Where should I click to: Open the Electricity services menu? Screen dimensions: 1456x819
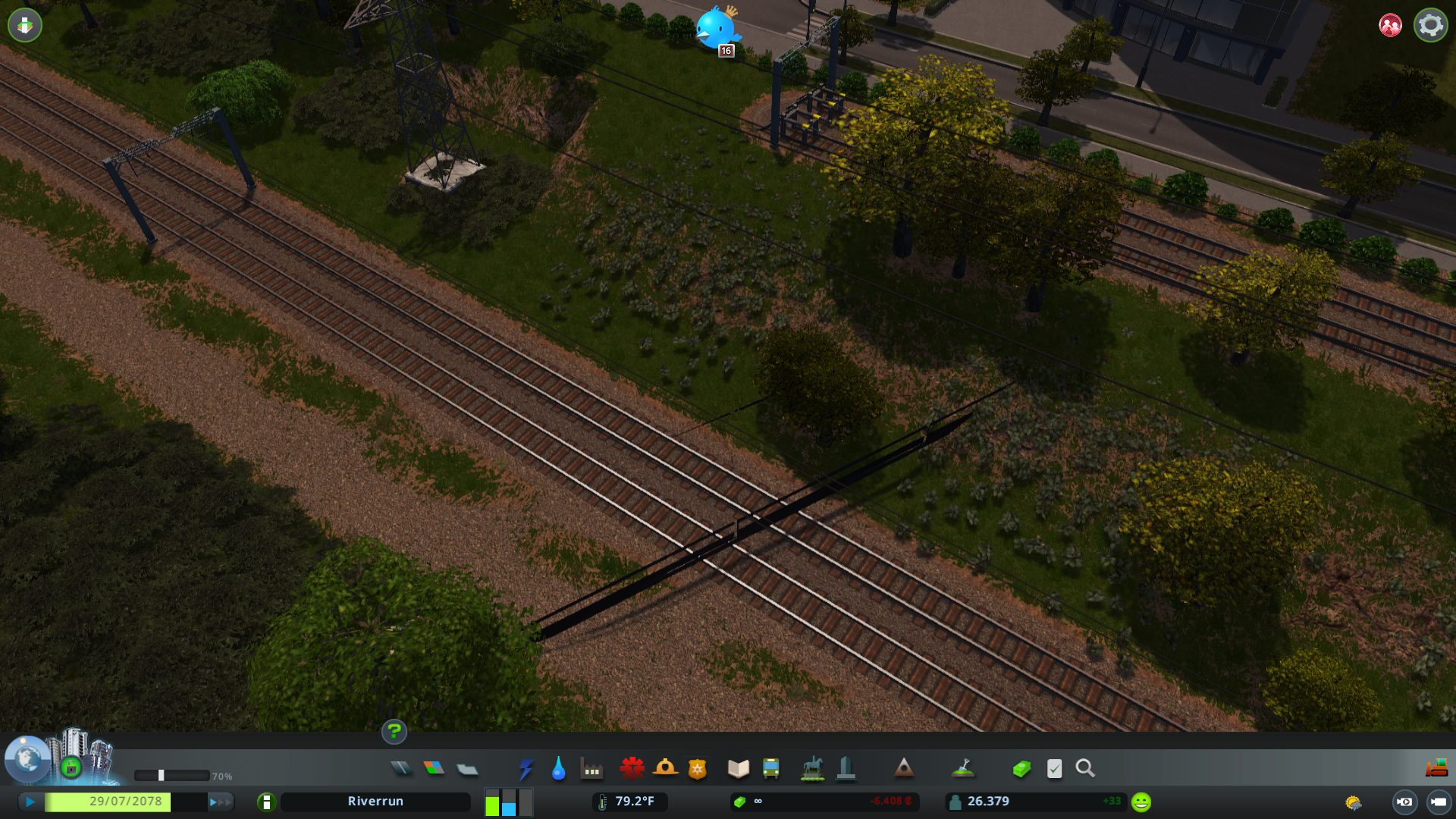coord(527,769)
